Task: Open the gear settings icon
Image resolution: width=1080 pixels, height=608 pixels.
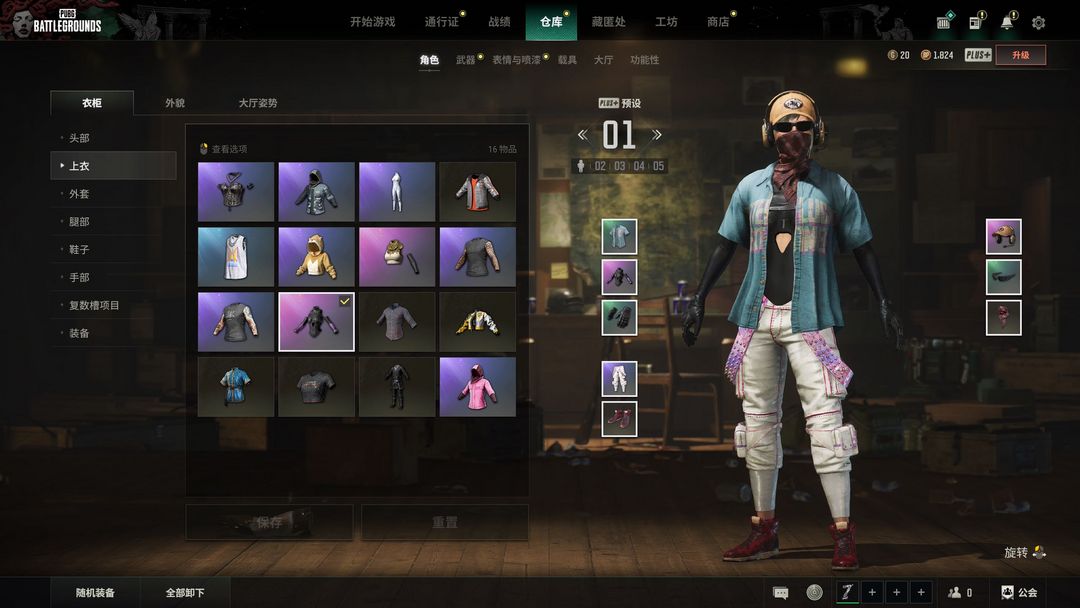Action: coord(1038,22)
